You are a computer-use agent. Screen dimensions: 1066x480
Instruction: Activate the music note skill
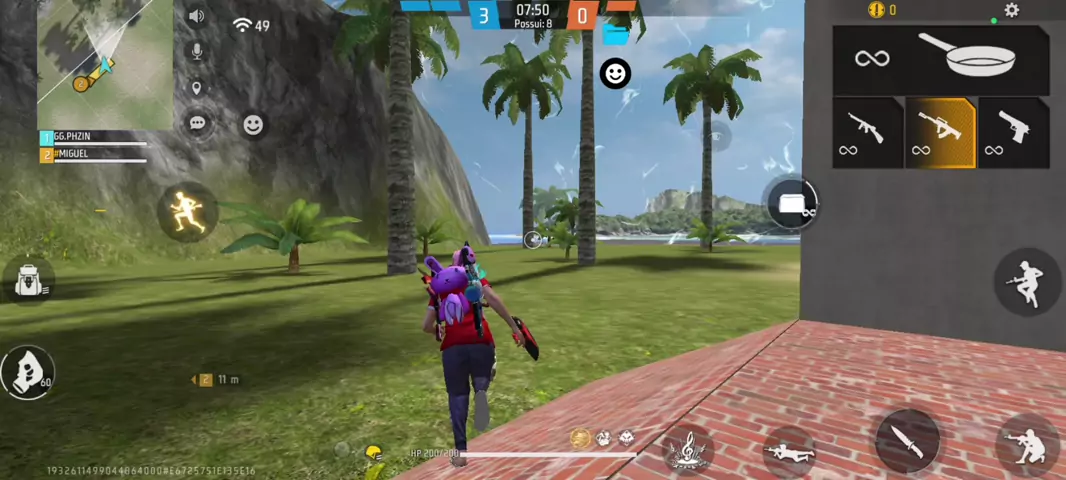tap(689, 451)
